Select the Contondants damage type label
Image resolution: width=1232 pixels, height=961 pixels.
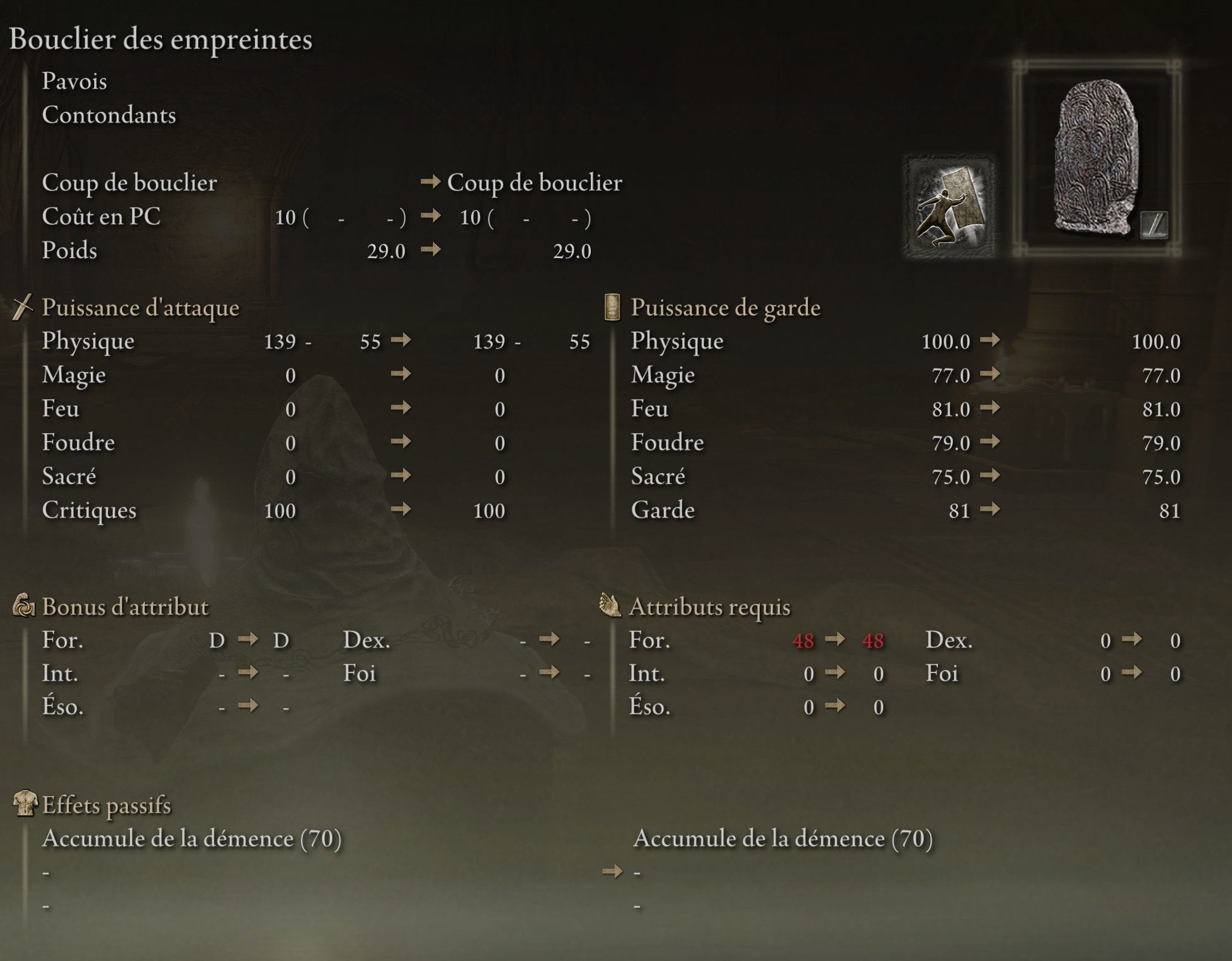[108, 116]
